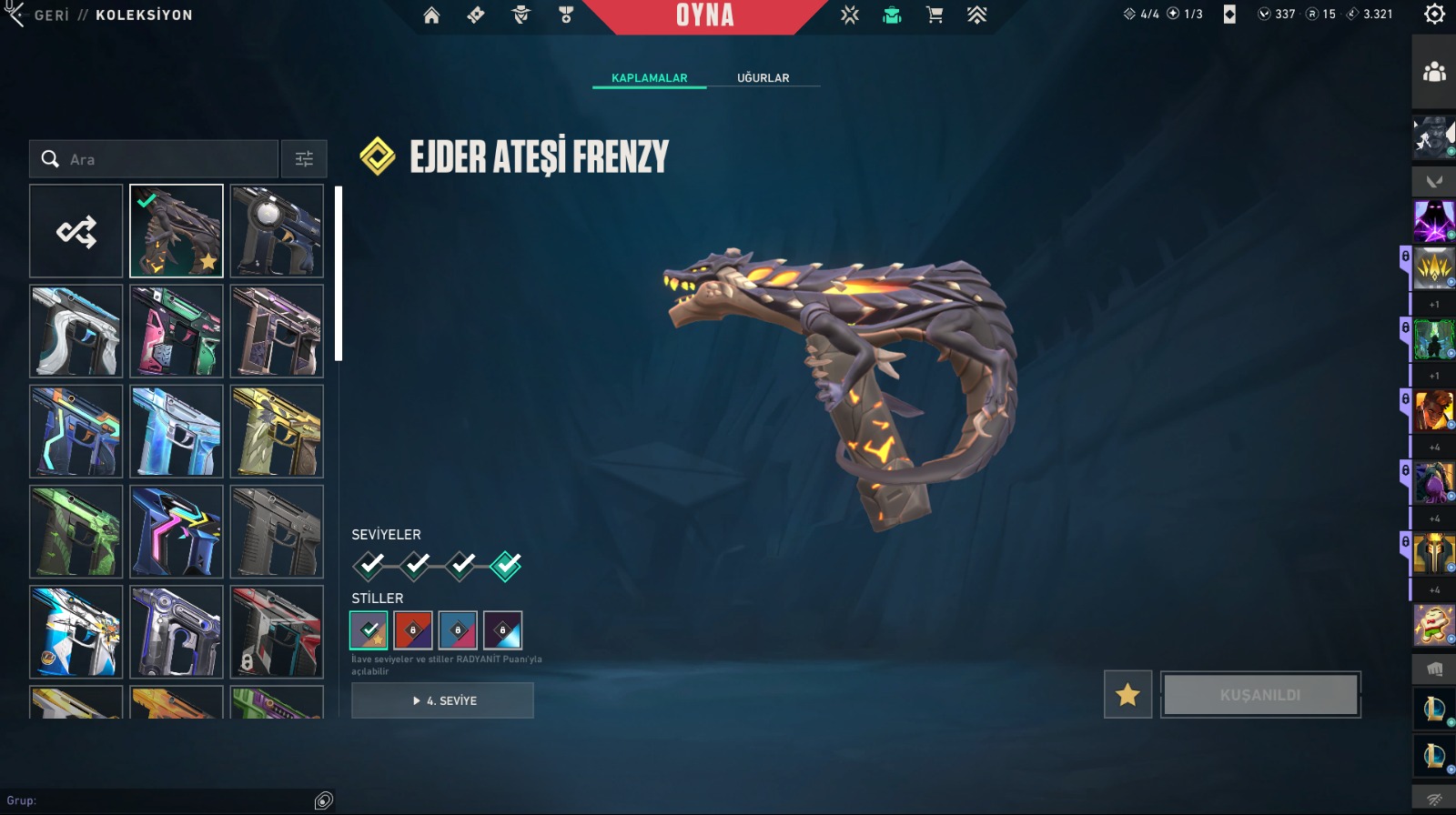Pick the yellow-gold Frenzy skin thumbnail

(x=277, y=431)
